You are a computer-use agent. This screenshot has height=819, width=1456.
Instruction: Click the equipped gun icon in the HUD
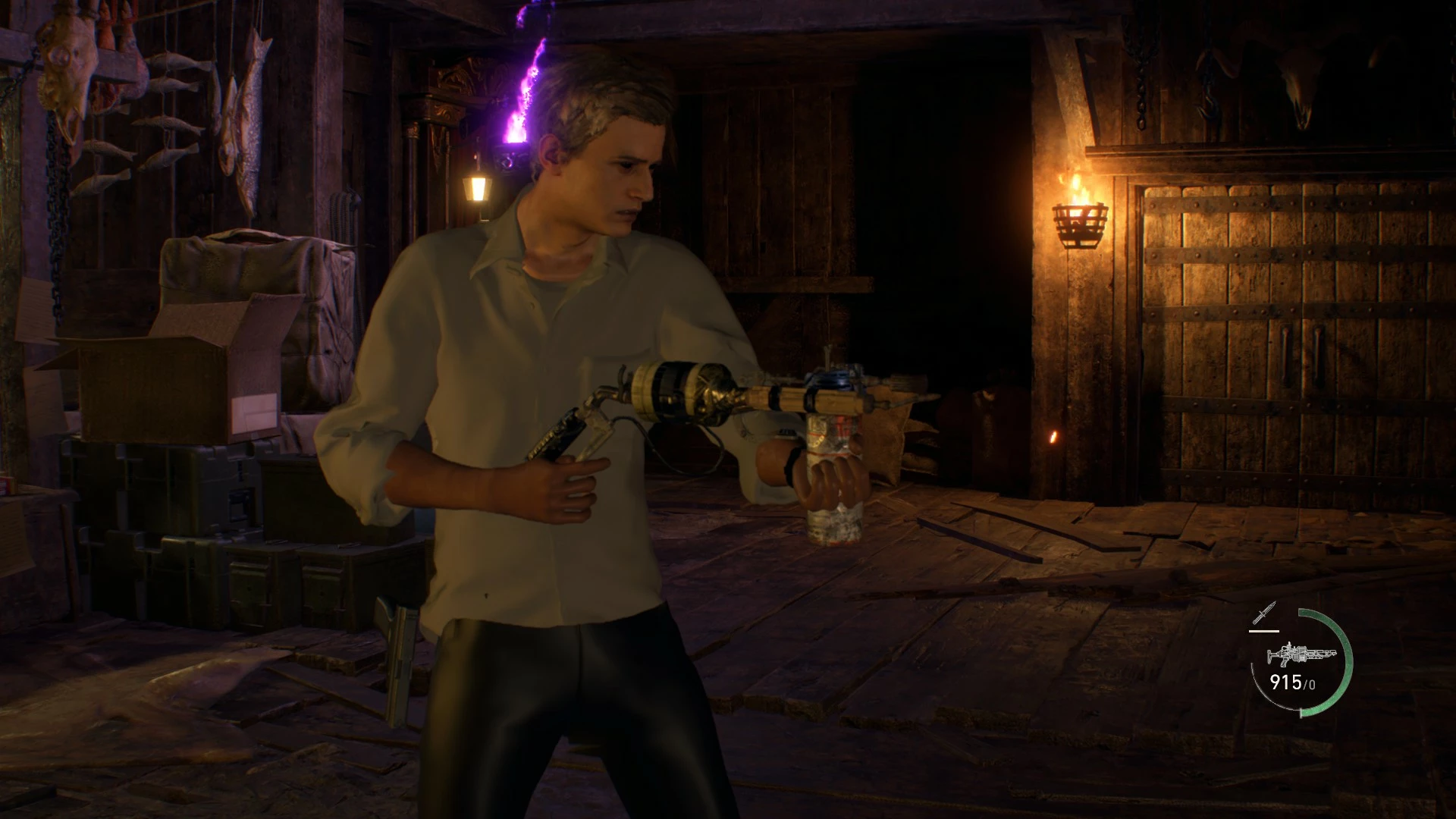pyautogui.click(x=1301, y=655)
